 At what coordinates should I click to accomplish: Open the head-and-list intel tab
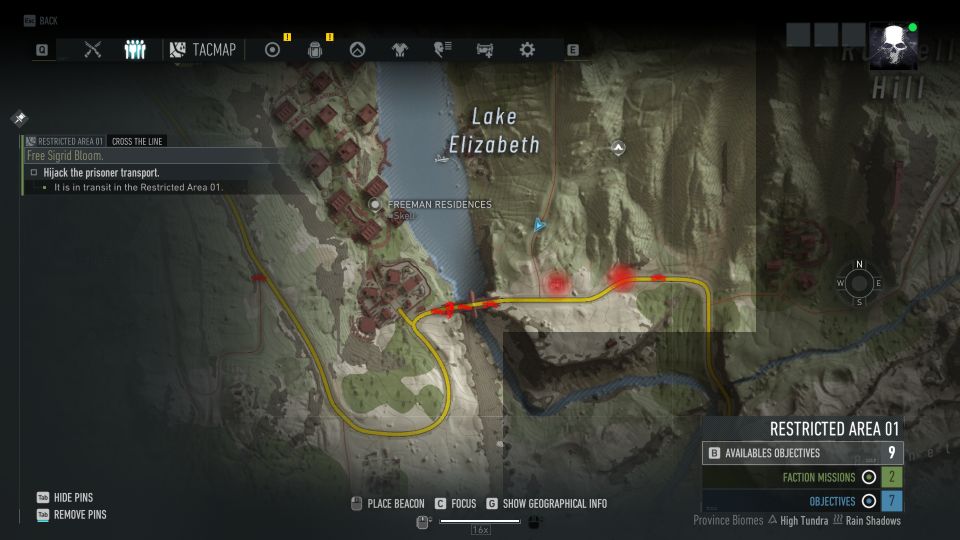[x=442, y=49]
